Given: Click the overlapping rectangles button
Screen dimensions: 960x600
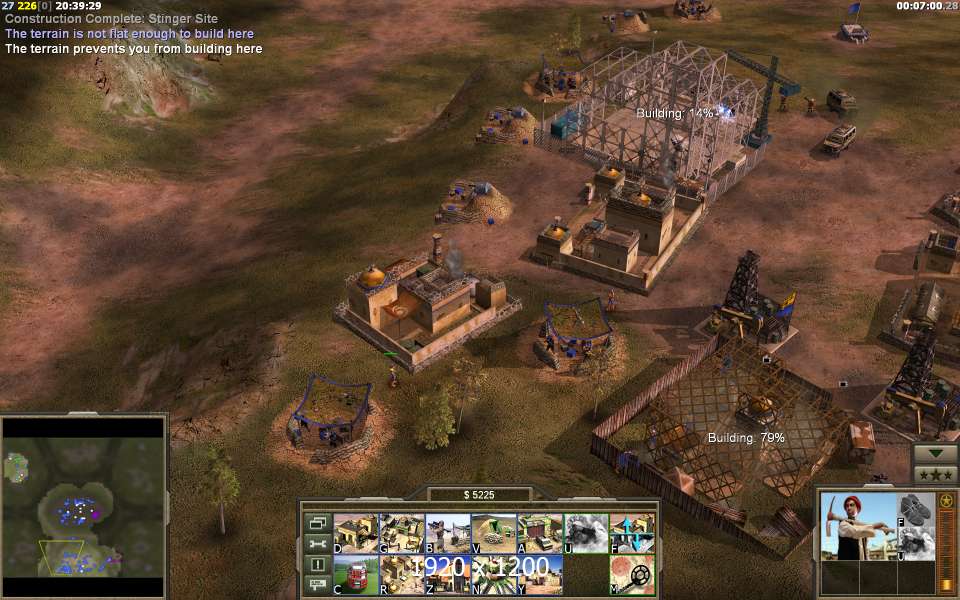Looking at the screenshot, I should [x=318, y=523].
